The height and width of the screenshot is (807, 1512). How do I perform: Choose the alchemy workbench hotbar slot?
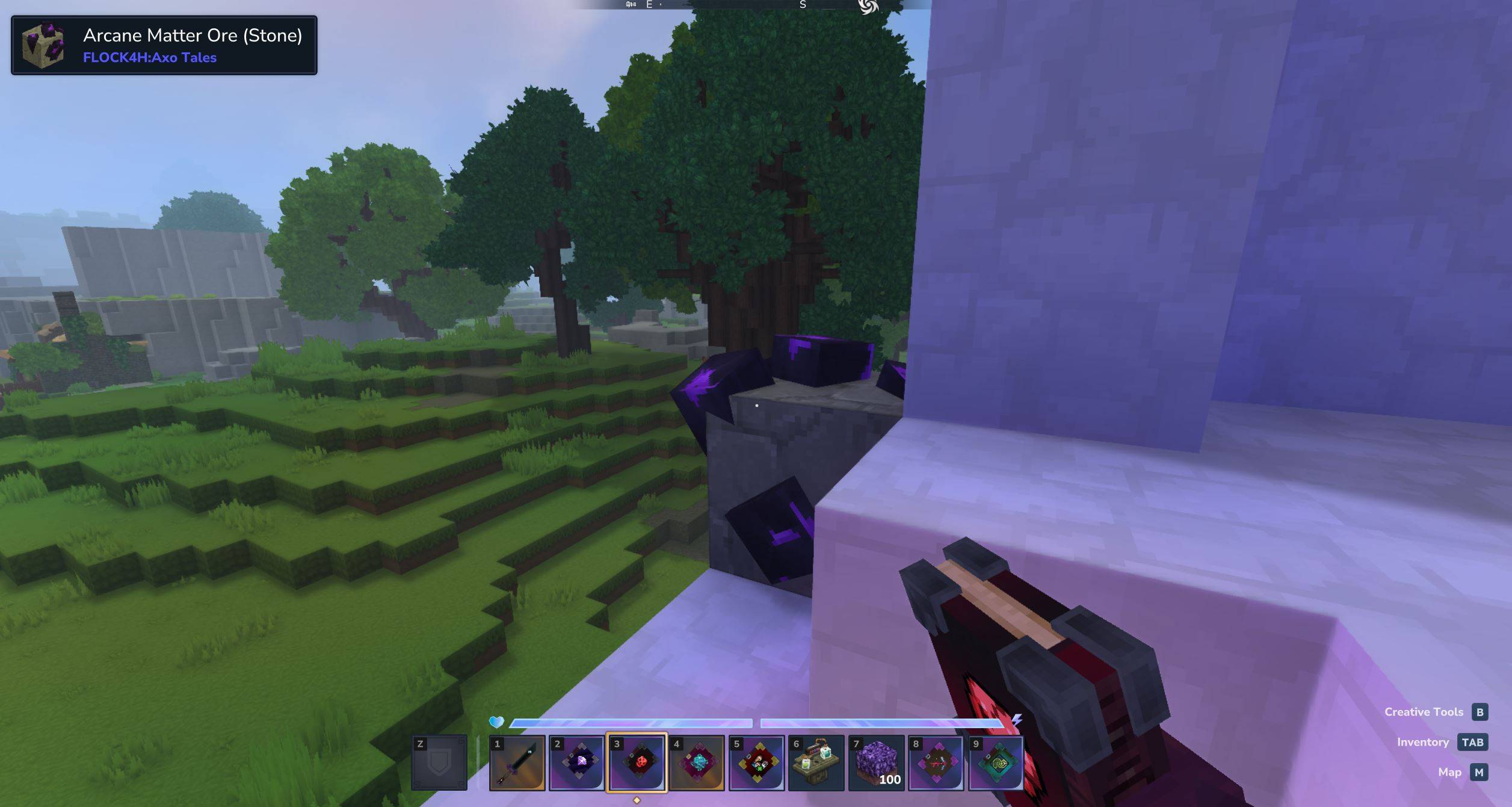click(816, 762)
